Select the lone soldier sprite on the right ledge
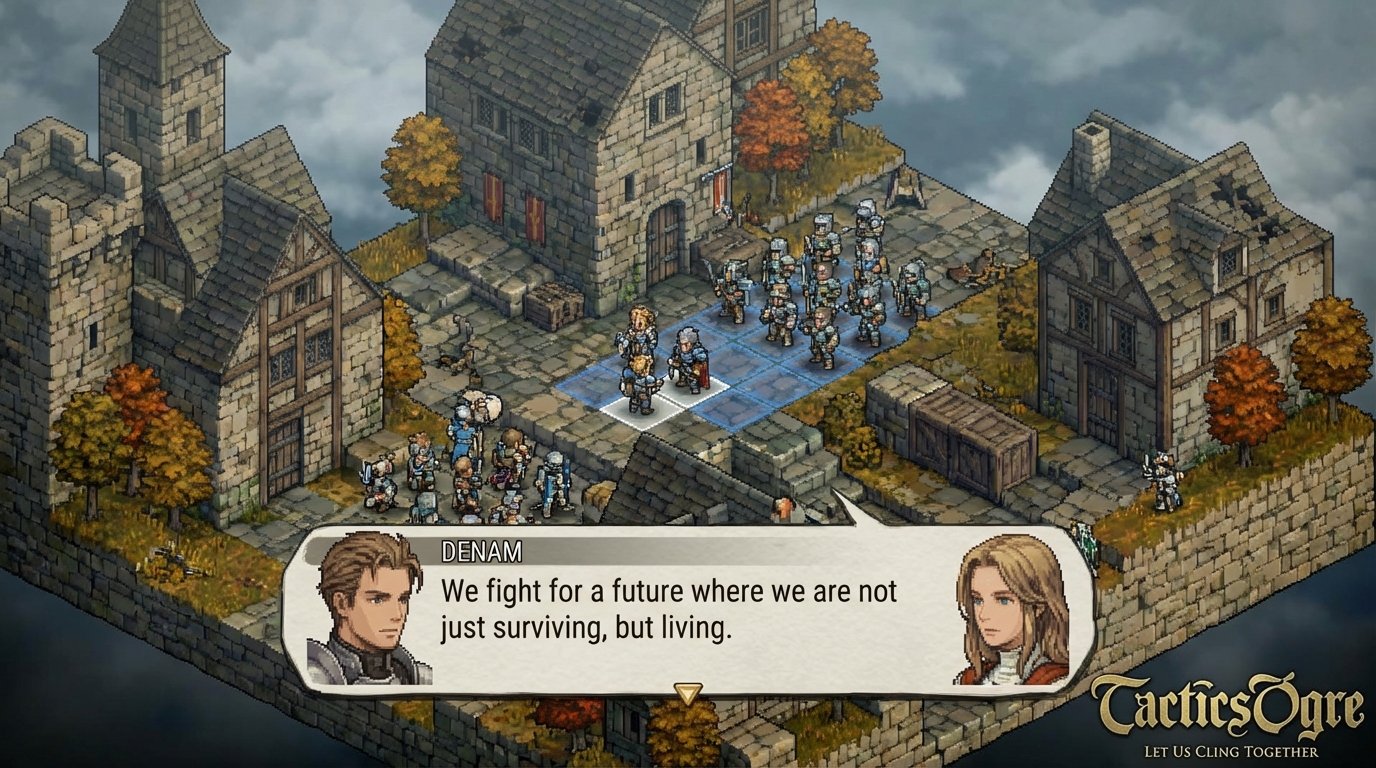 click(1162, 480)
